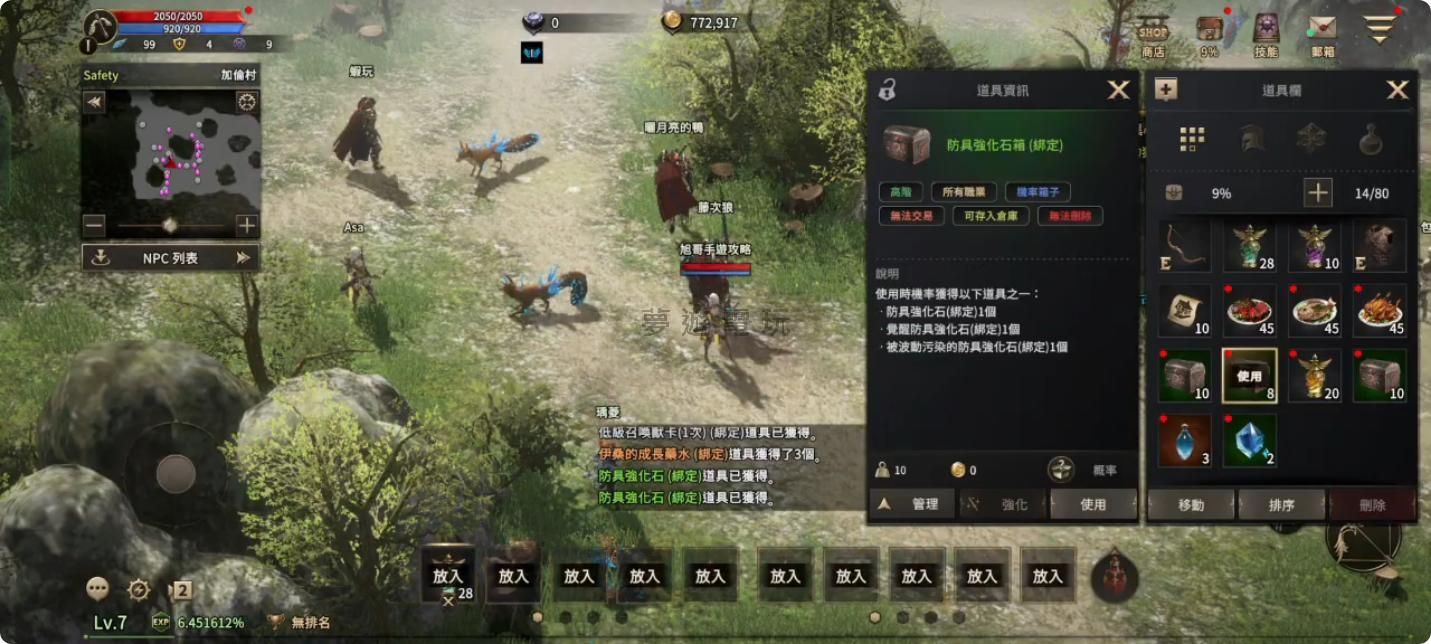Select the blue crystal item slot

[x=1249, y=440]
